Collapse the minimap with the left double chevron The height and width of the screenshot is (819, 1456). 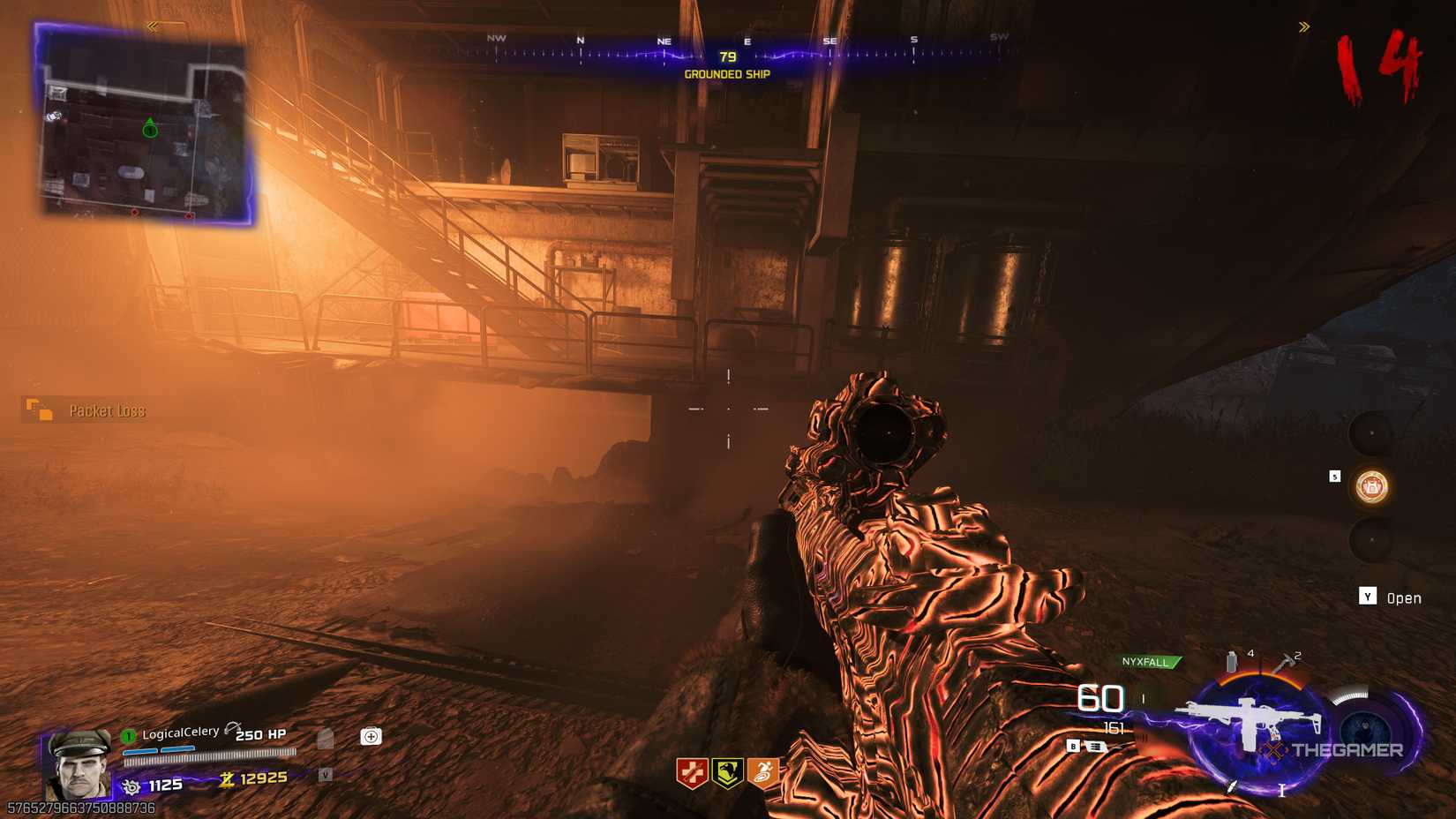[x=152, y=26]
